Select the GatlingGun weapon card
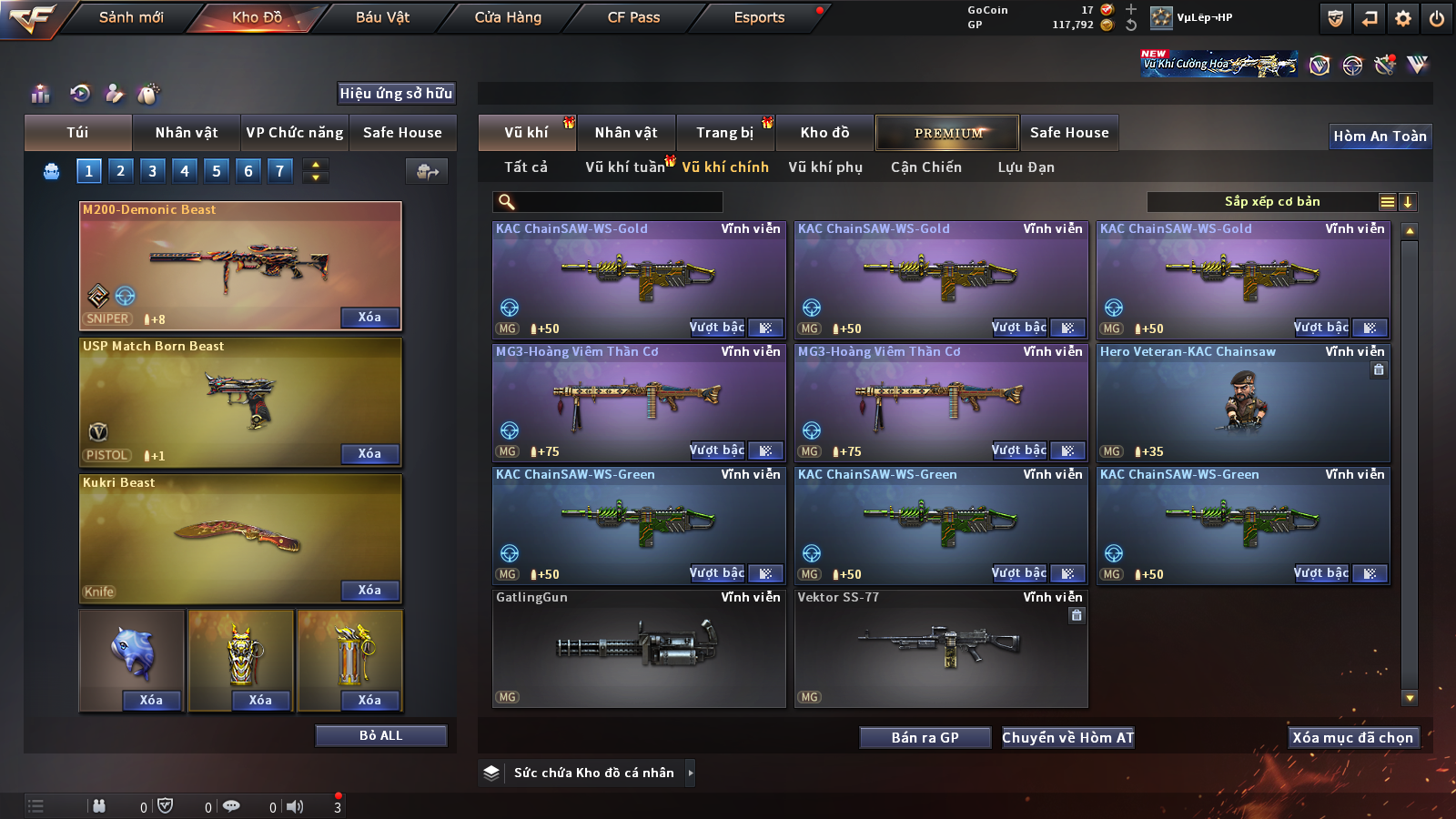 coord(639,648)
